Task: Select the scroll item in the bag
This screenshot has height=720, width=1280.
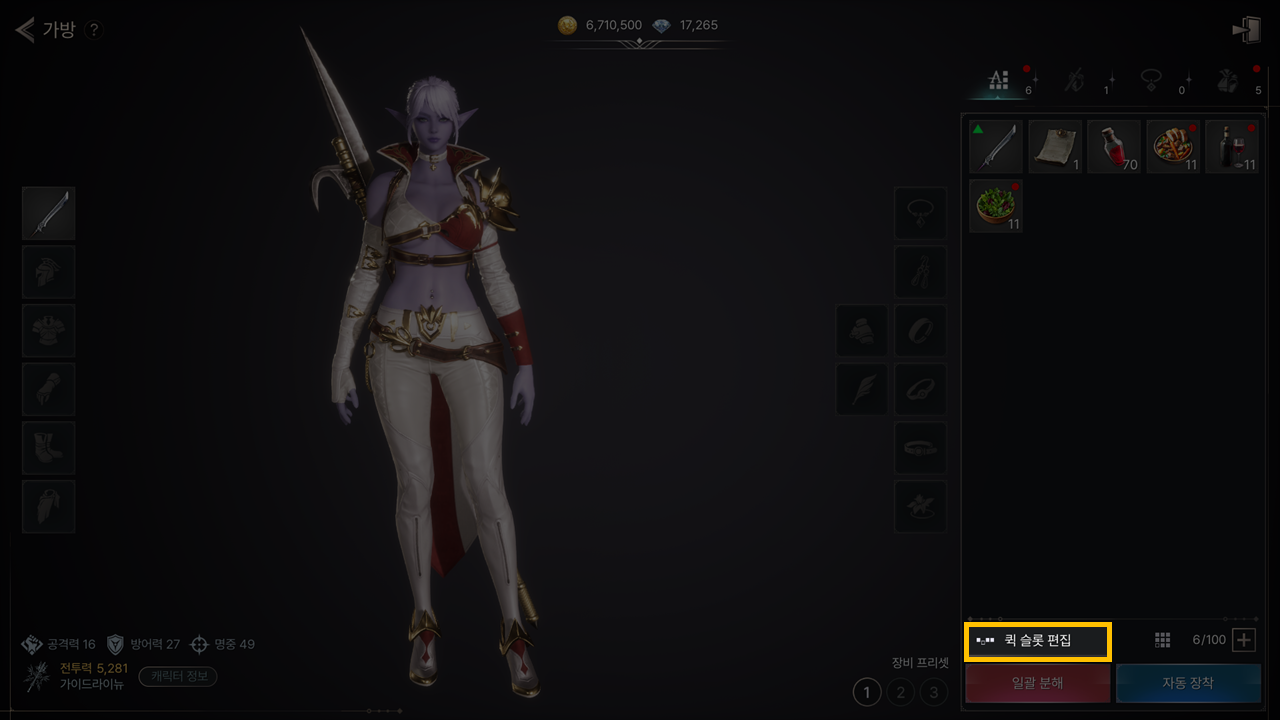Action: point(1055,147)
